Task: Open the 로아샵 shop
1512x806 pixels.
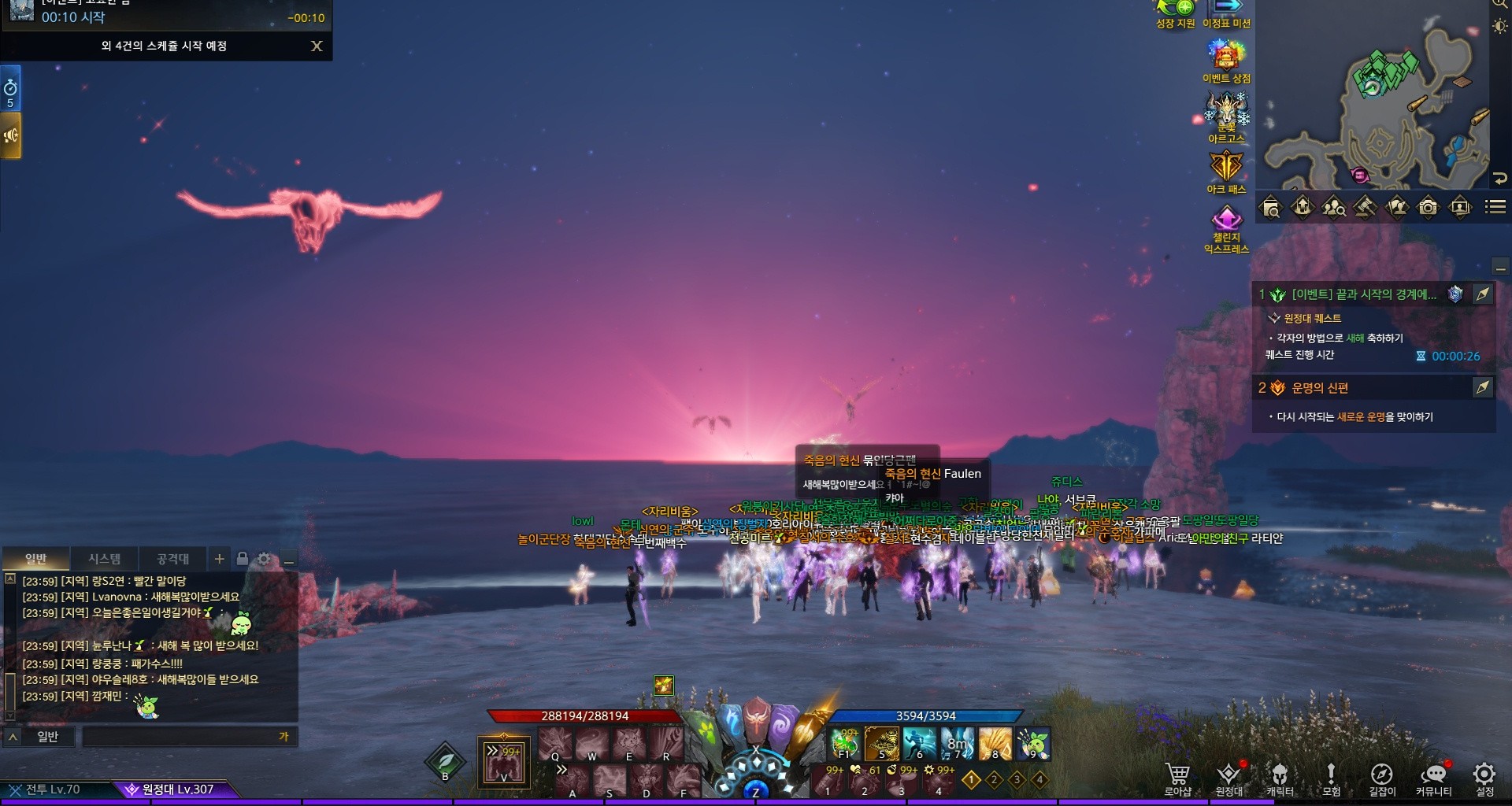Action: pyautogui.click(x=1177, y=778)
